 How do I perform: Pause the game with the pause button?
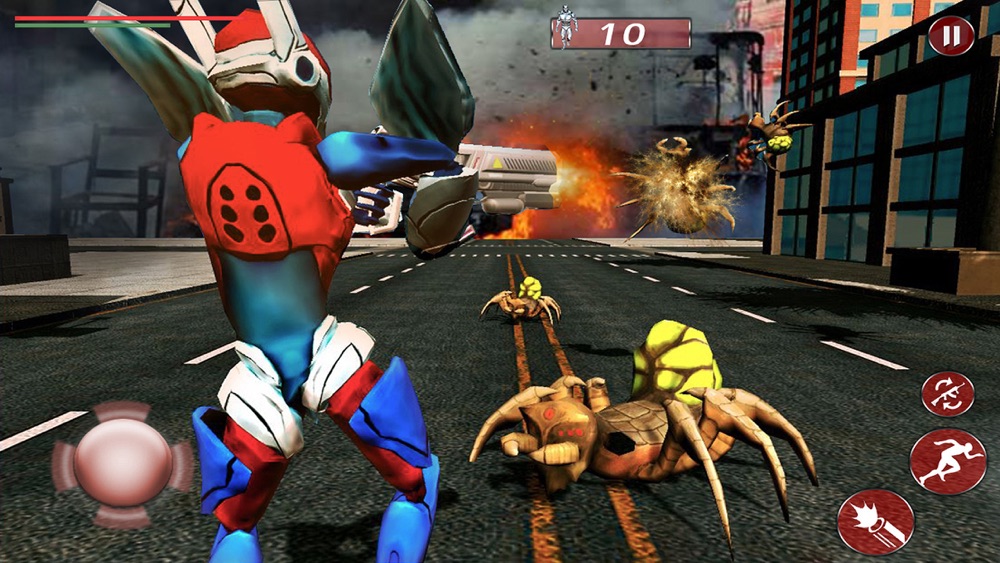coord(950,36)
